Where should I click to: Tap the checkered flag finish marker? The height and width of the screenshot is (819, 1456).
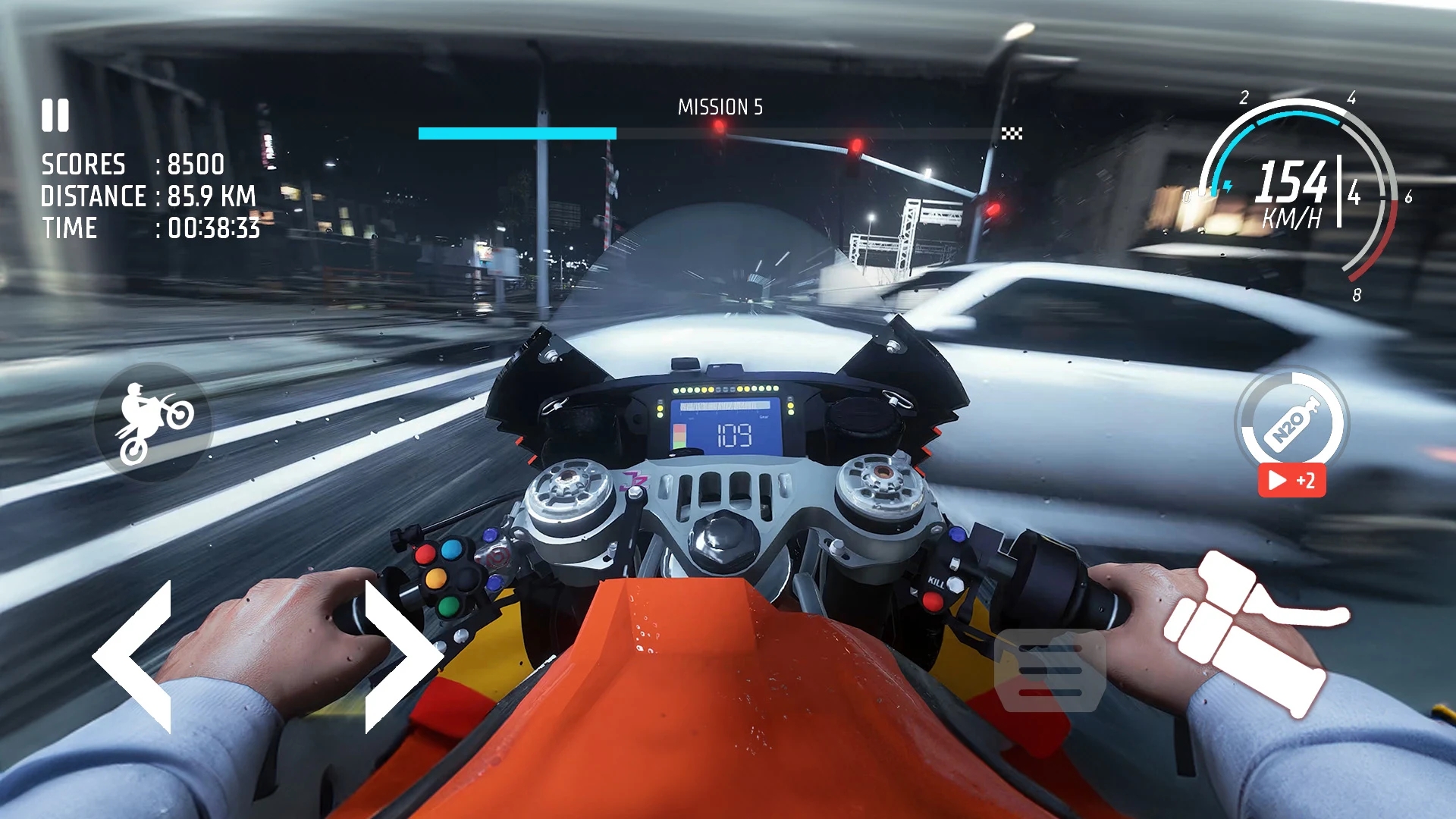tap(1014, 133)
